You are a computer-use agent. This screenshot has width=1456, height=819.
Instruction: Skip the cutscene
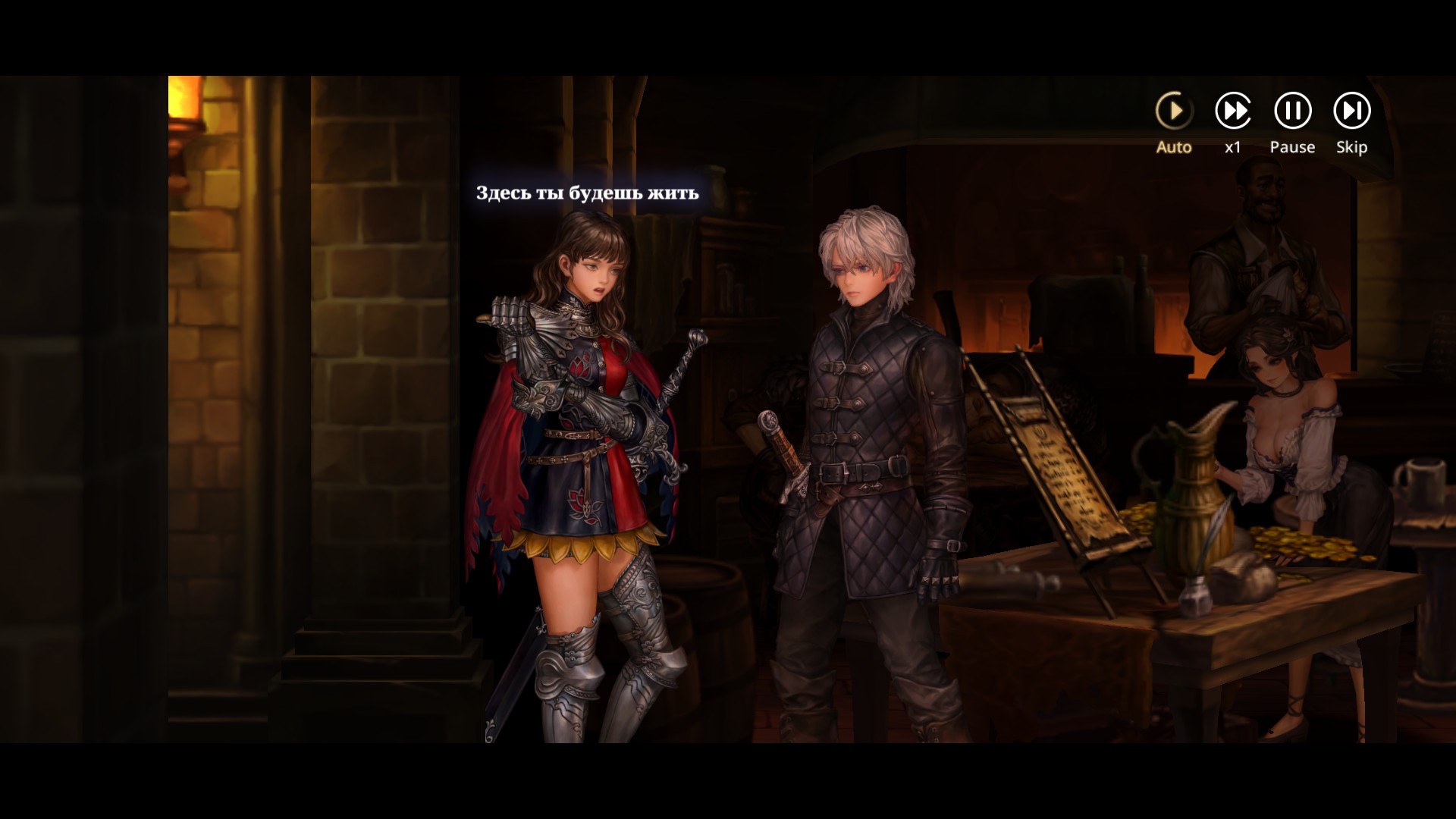pyautogui.click(x=1351, y=111)
